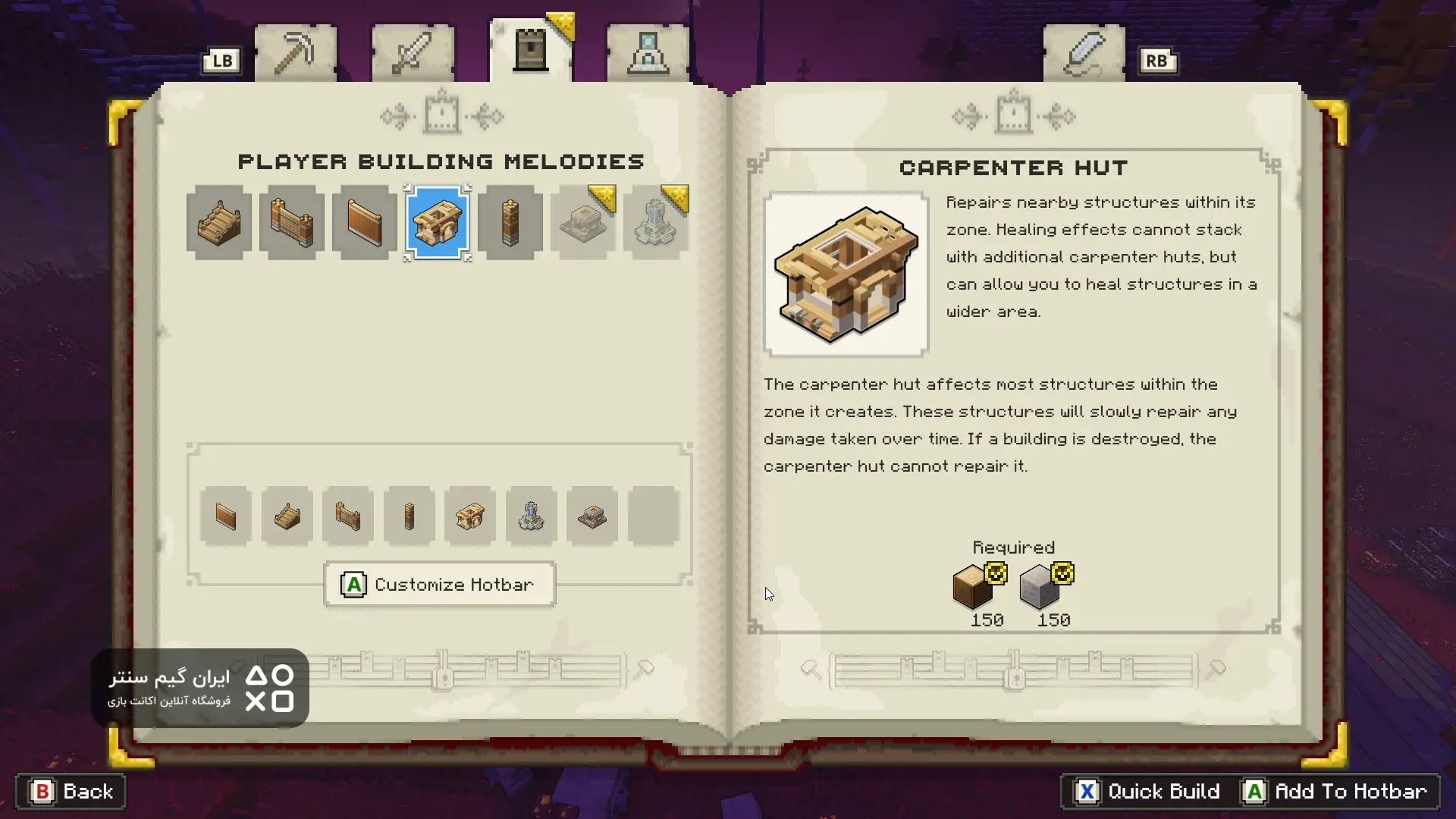The height and width of the screenshot is (819, 1456).
Task: Pick the wooden wall from building melodies
Action: coord(365,222)
